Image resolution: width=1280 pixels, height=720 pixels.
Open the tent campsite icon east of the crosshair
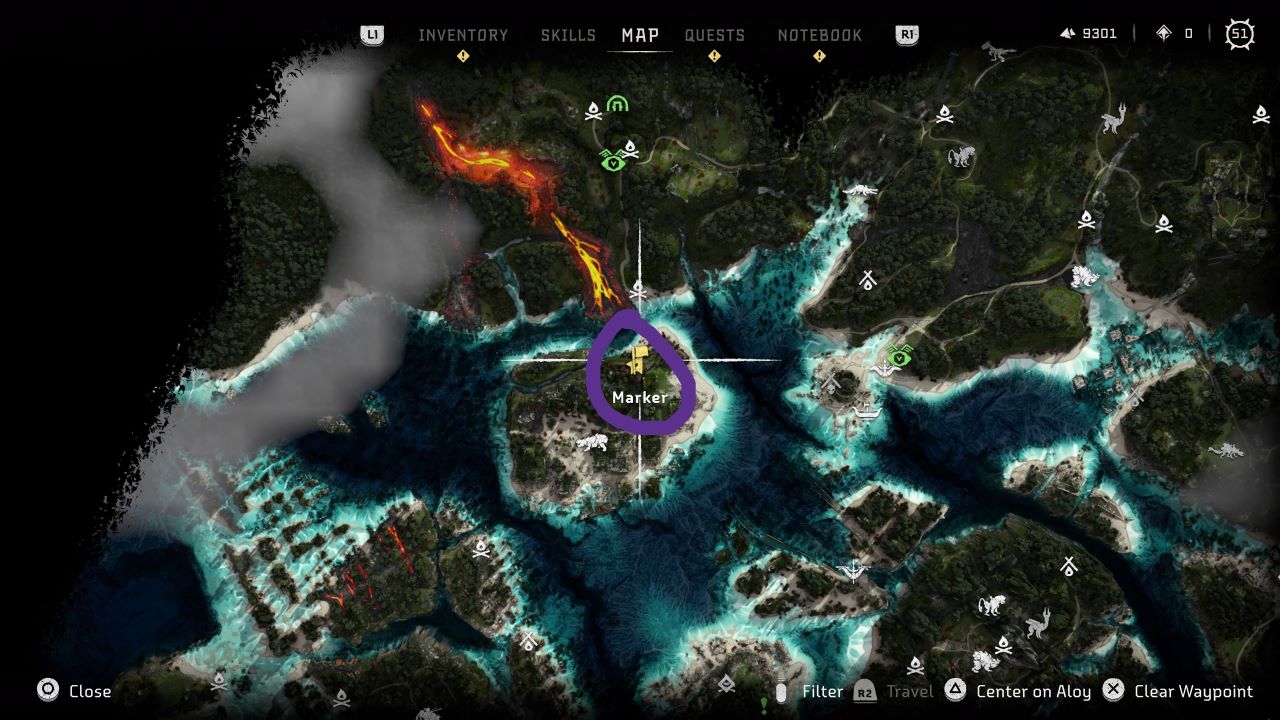click(x=868, y=278)
